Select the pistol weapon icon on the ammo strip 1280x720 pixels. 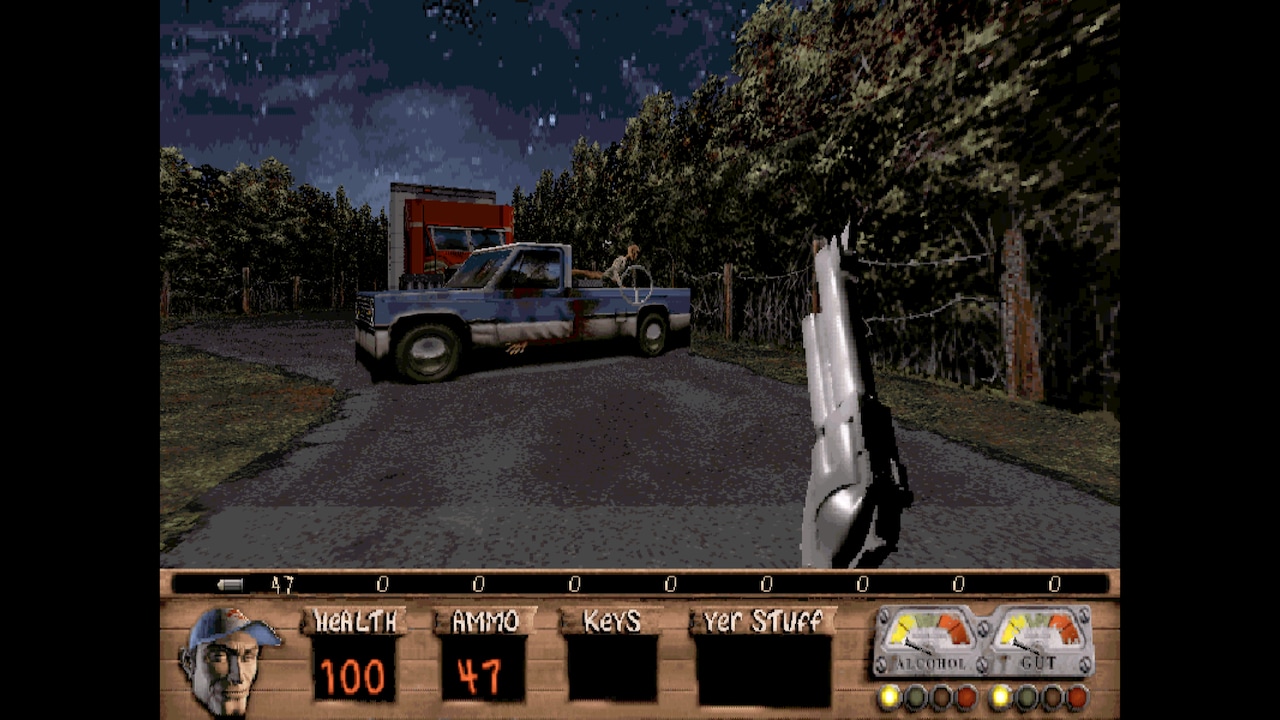(228, 583)
